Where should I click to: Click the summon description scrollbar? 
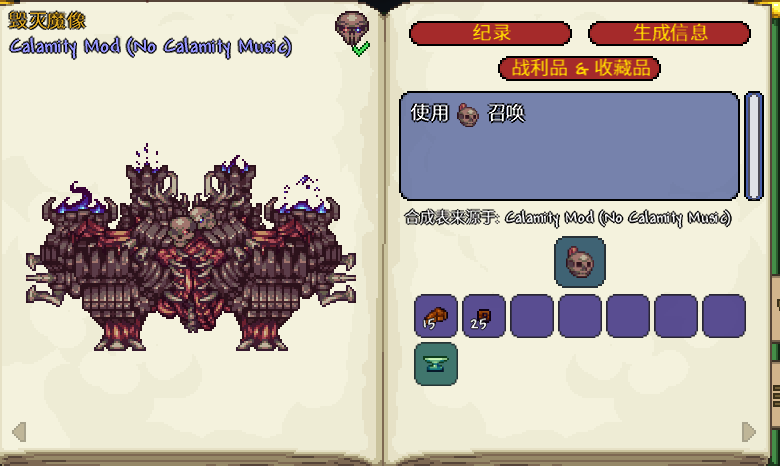pos(754,146)
